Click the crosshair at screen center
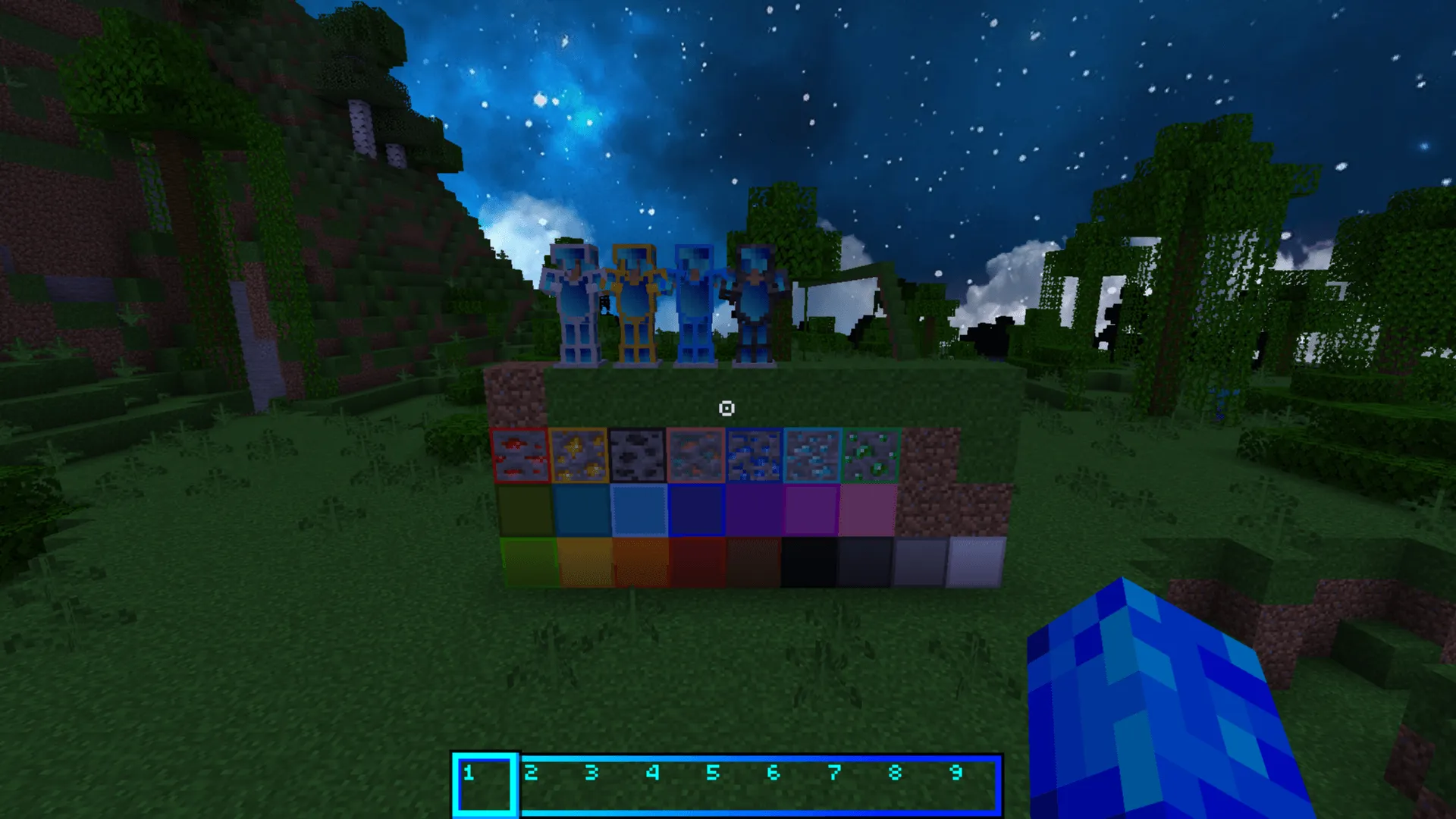The width and height of the screenshot is (1456, 819). tap(728, 409)
